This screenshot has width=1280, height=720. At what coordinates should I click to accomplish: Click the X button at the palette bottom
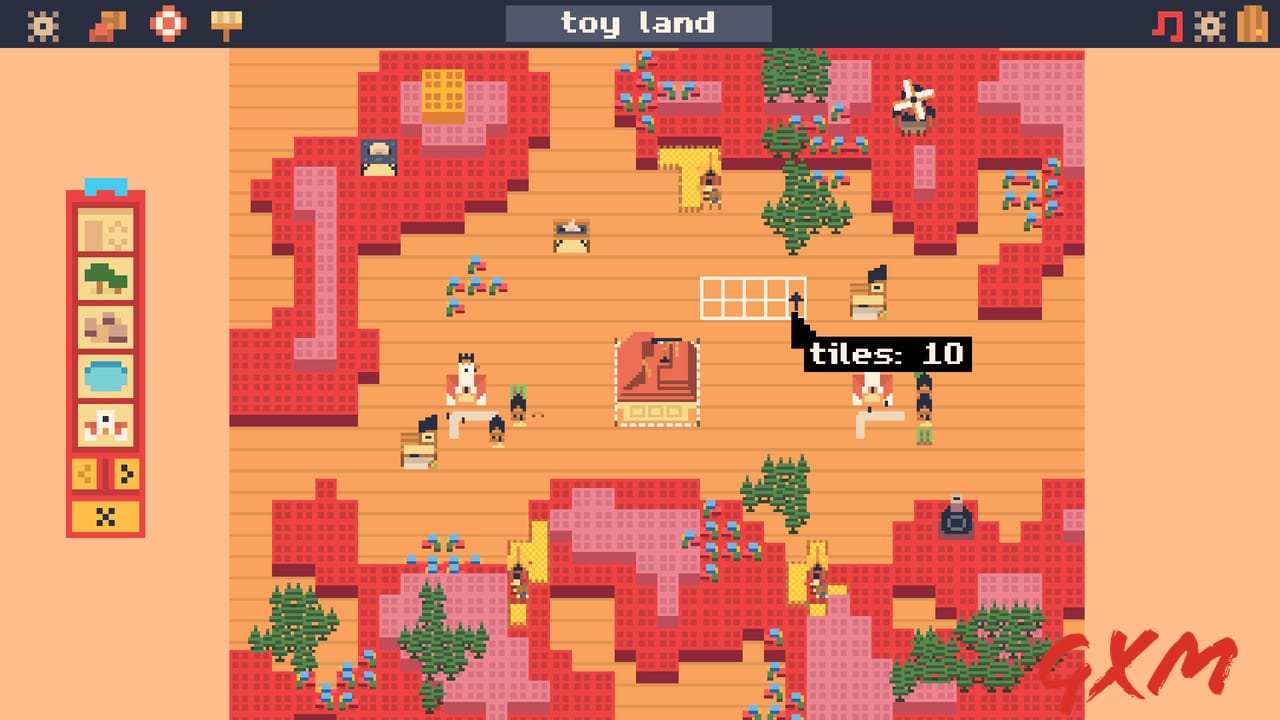104,516
